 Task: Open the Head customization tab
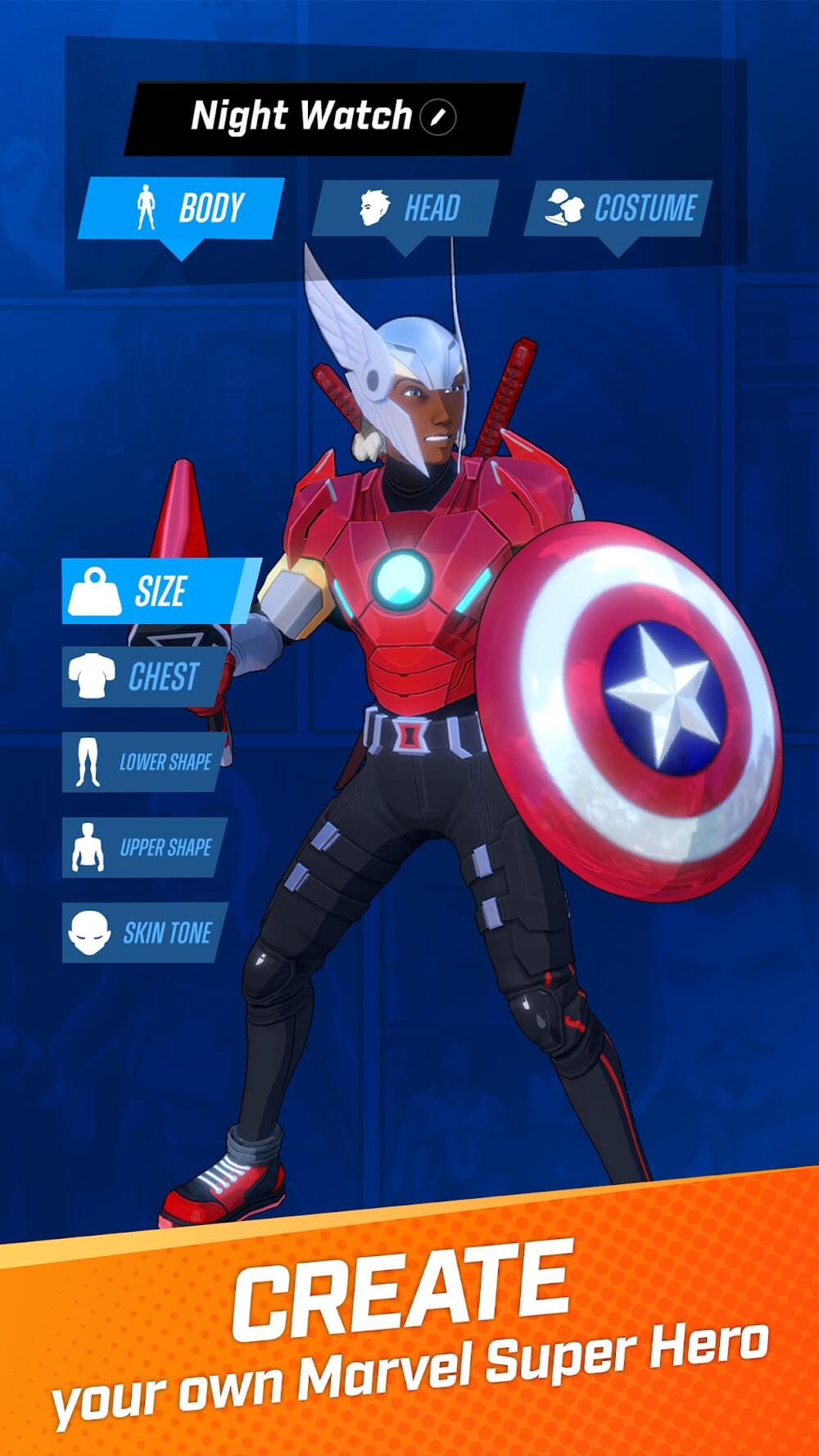click(406, 208)
